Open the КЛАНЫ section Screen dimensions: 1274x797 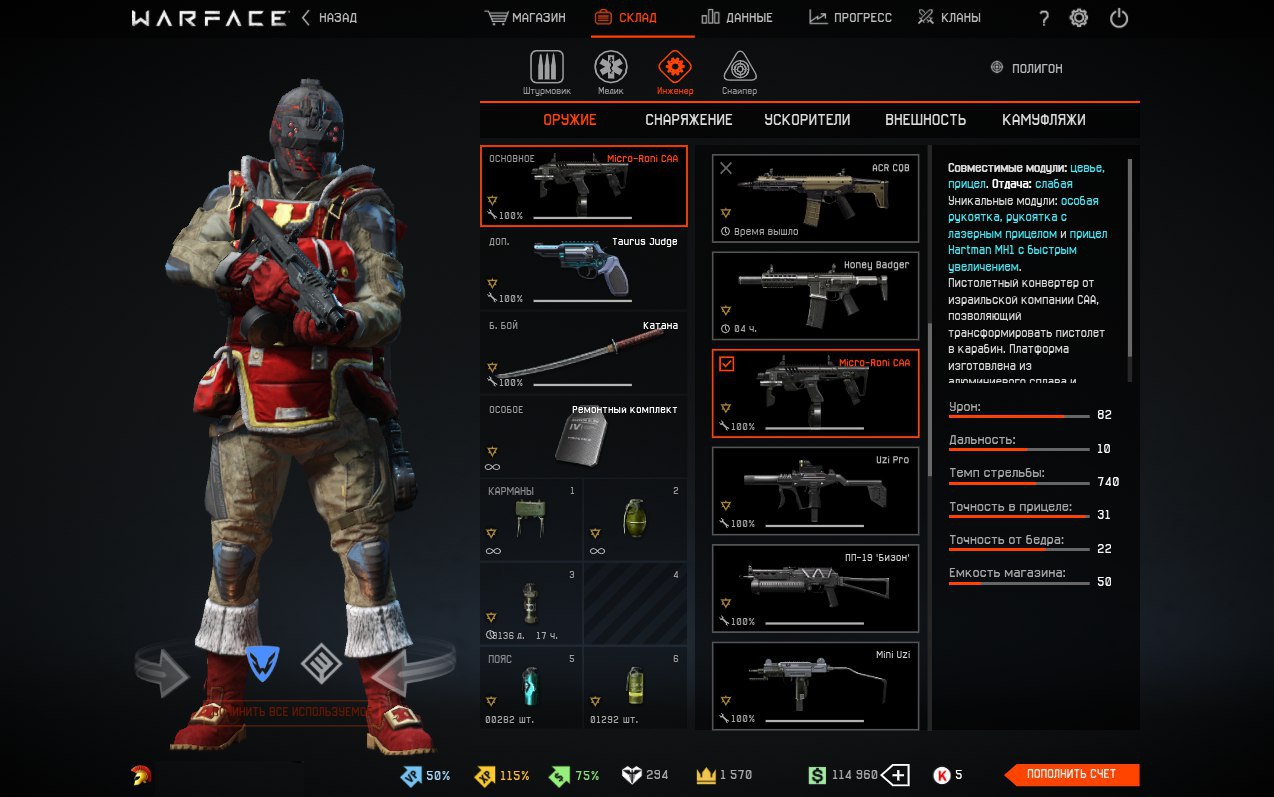(x=949, y=18)
